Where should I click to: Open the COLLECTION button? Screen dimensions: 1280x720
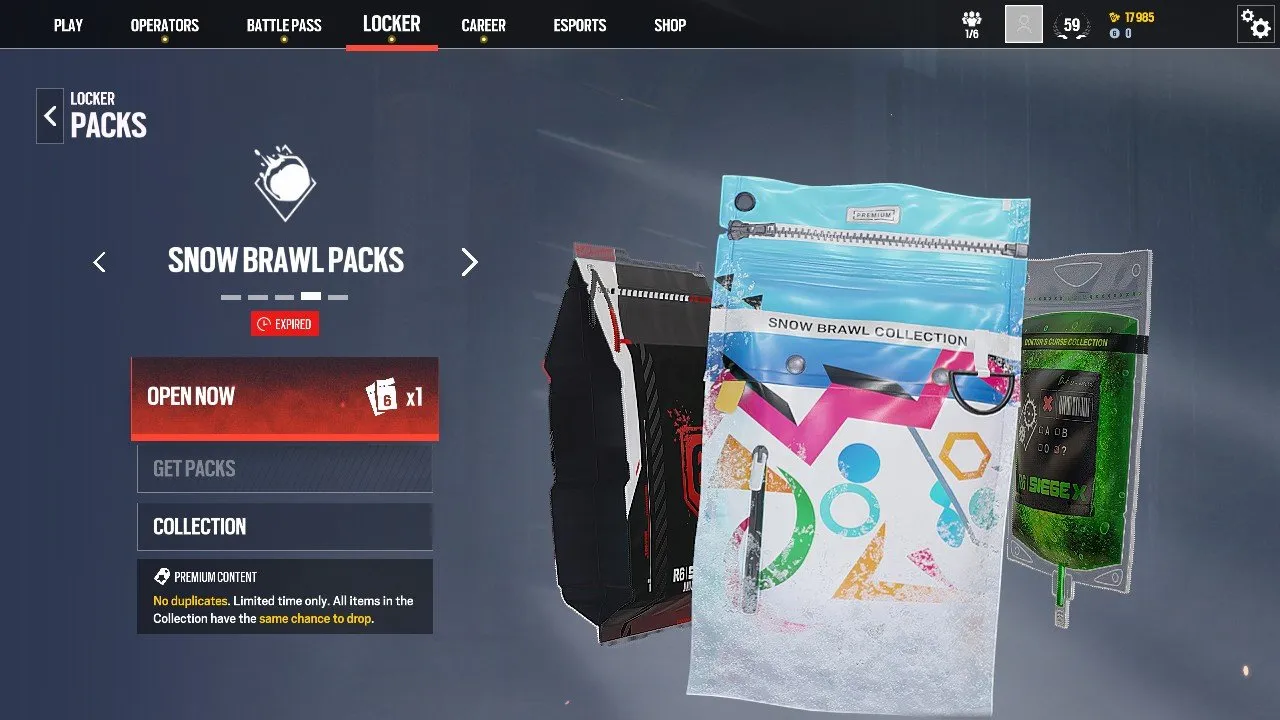tap(284, 526)
